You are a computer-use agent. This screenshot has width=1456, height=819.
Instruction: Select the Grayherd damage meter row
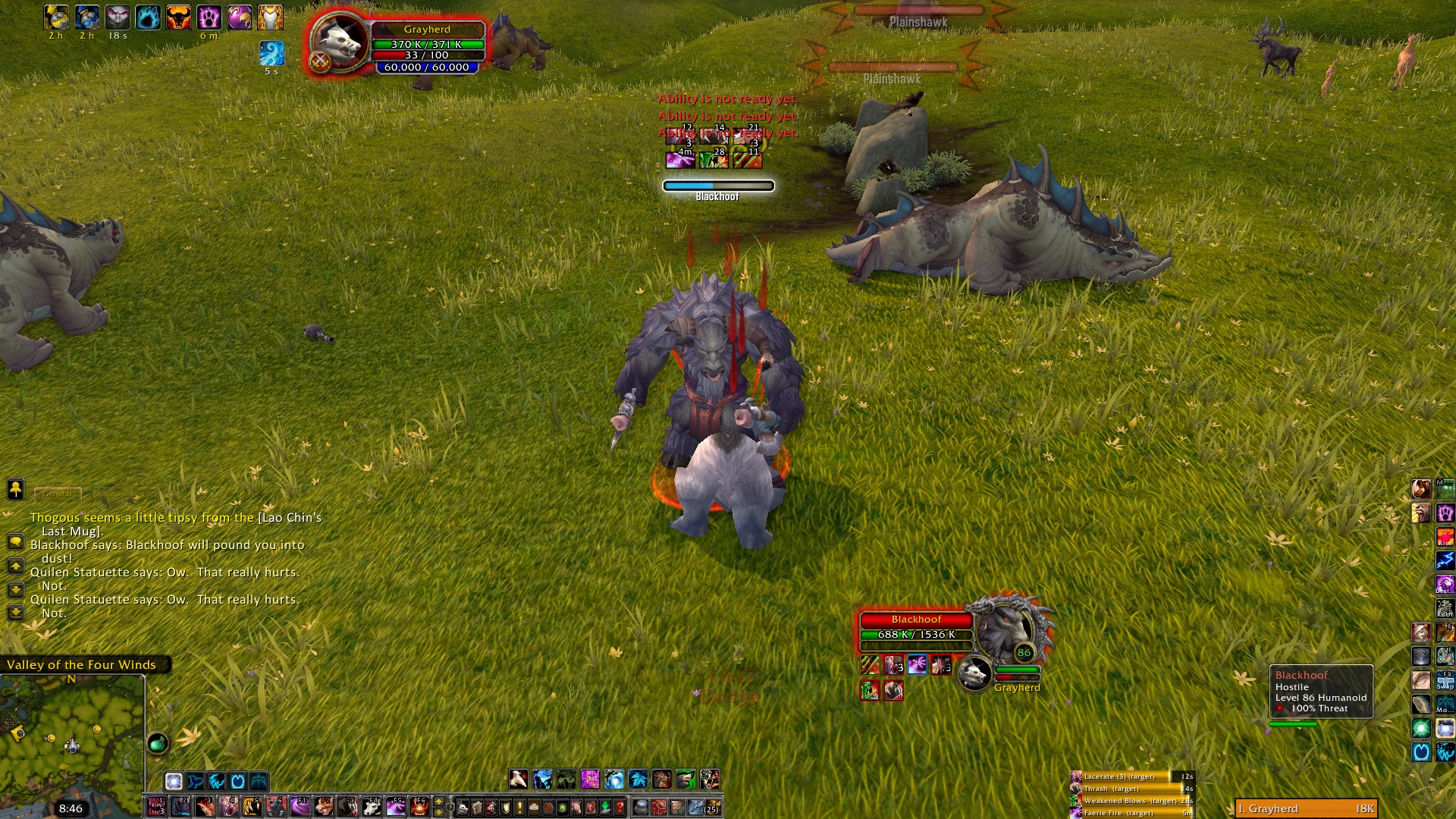coord(1305,808)
